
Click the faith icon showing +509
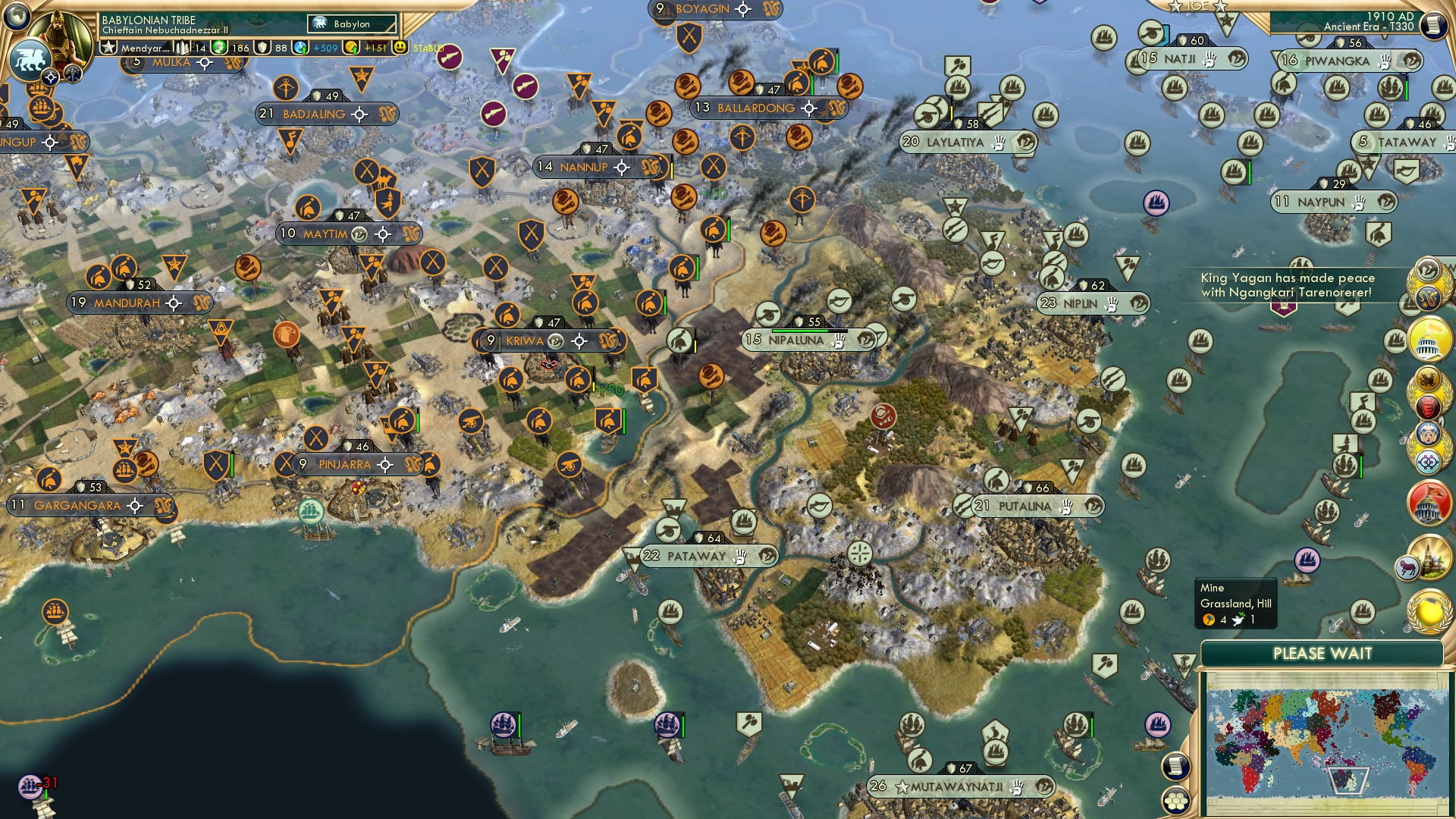pos(300,46)
